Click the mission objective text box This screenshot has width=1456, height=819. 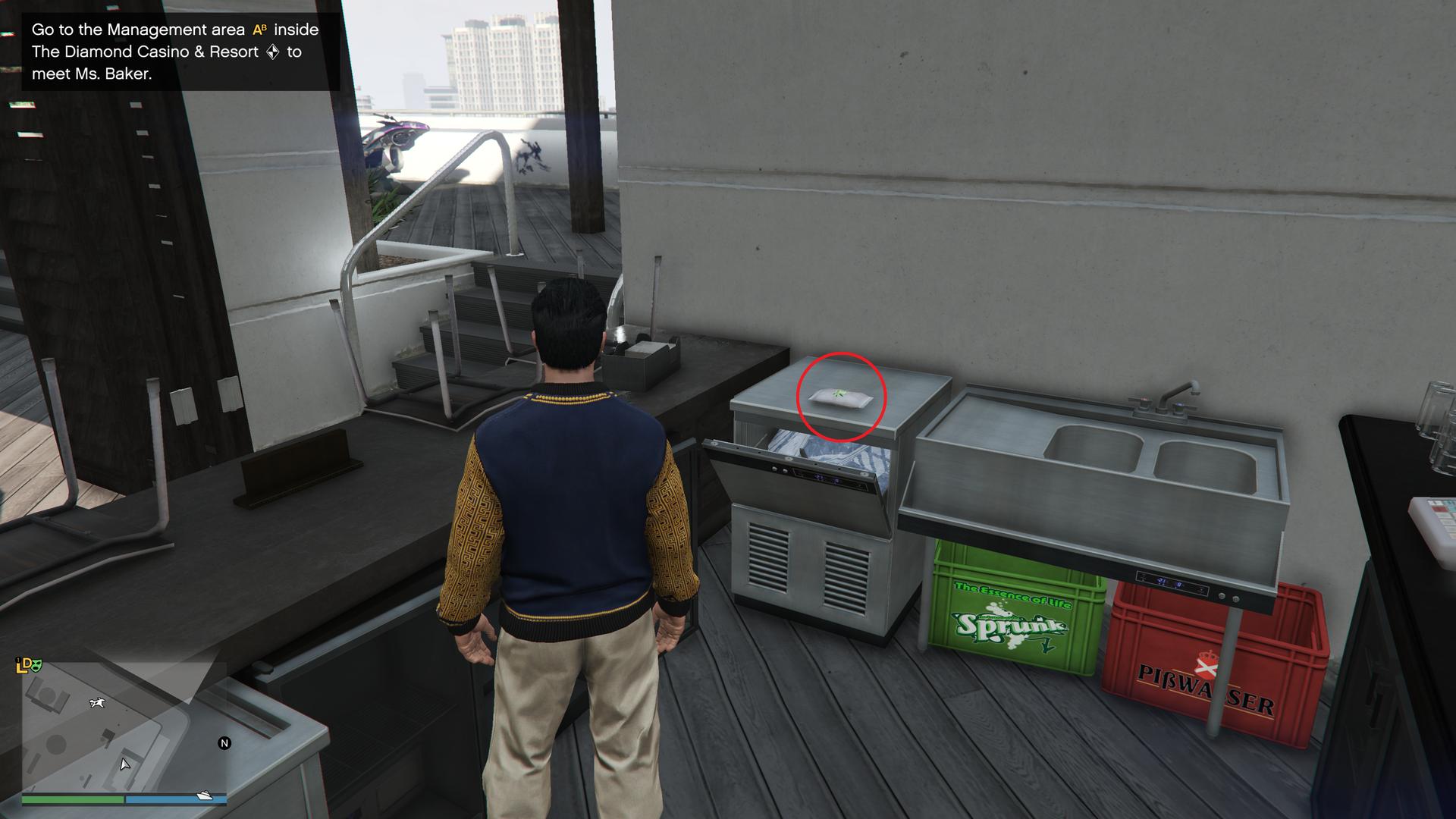click(180, 52)
